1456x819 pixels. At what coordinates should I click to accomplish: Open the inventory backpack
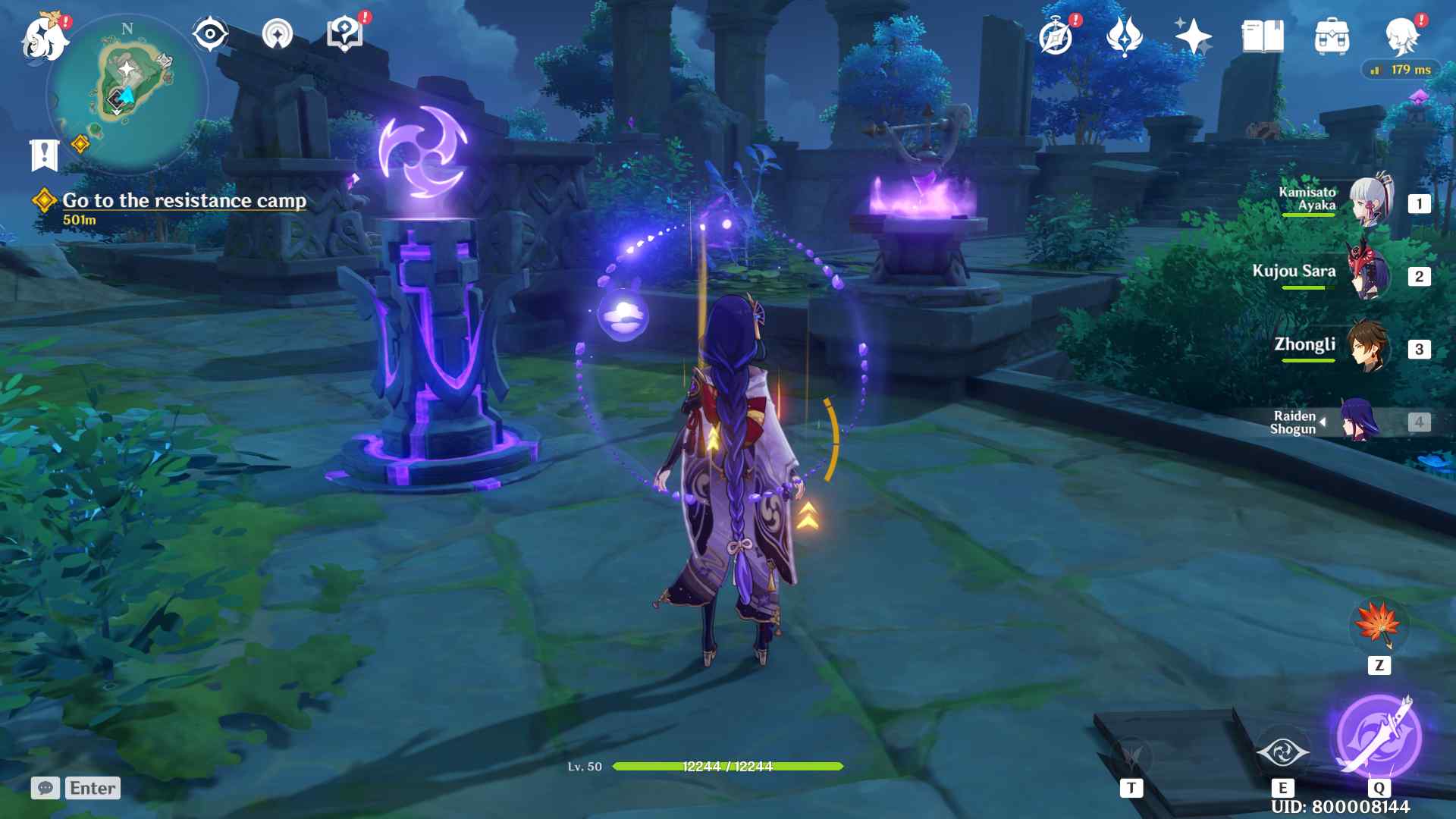(x=1332, y=36)
